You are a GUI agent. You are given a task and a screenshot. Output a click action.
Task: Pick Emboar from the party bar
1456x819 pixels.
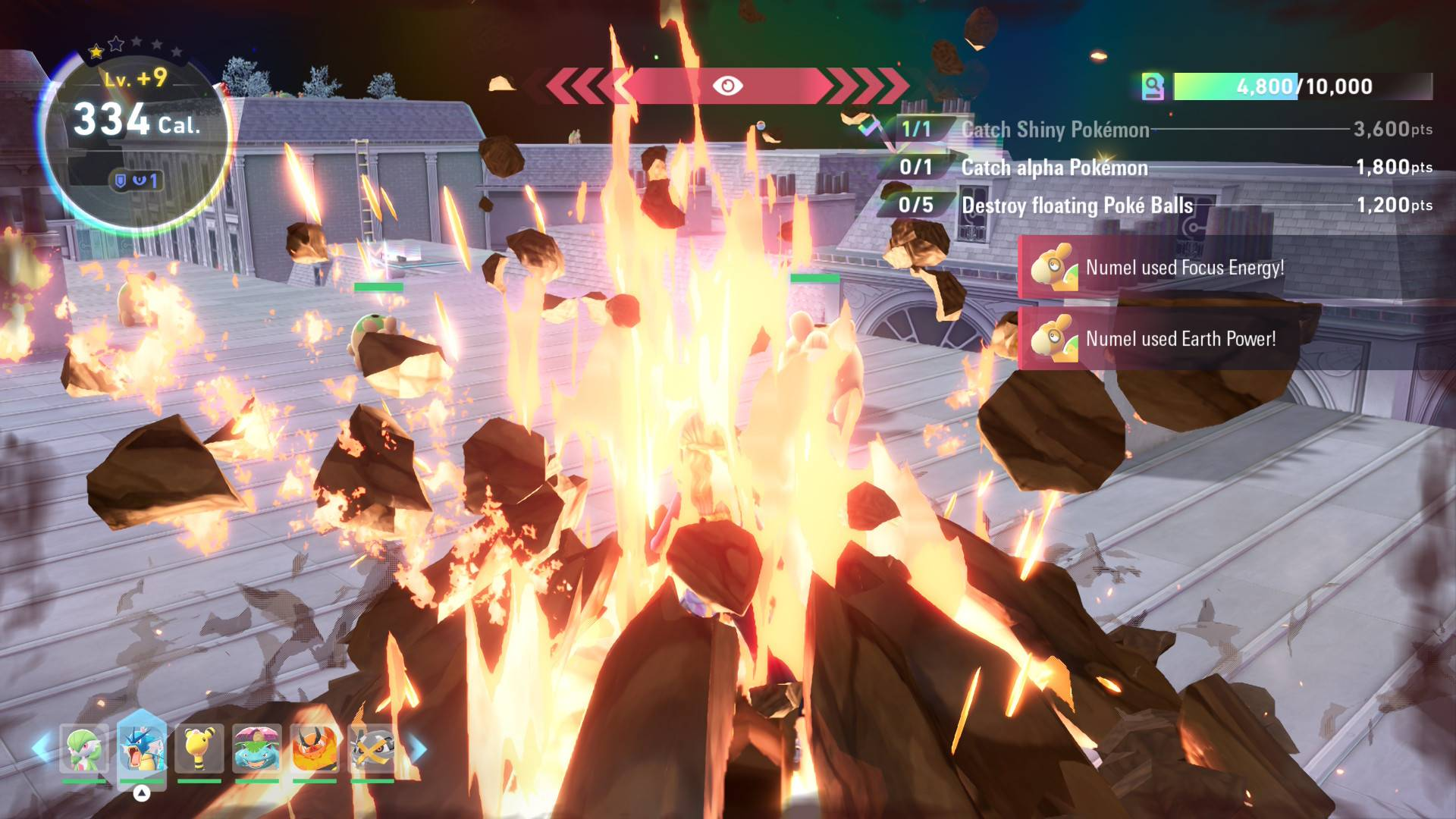point(315,749)
